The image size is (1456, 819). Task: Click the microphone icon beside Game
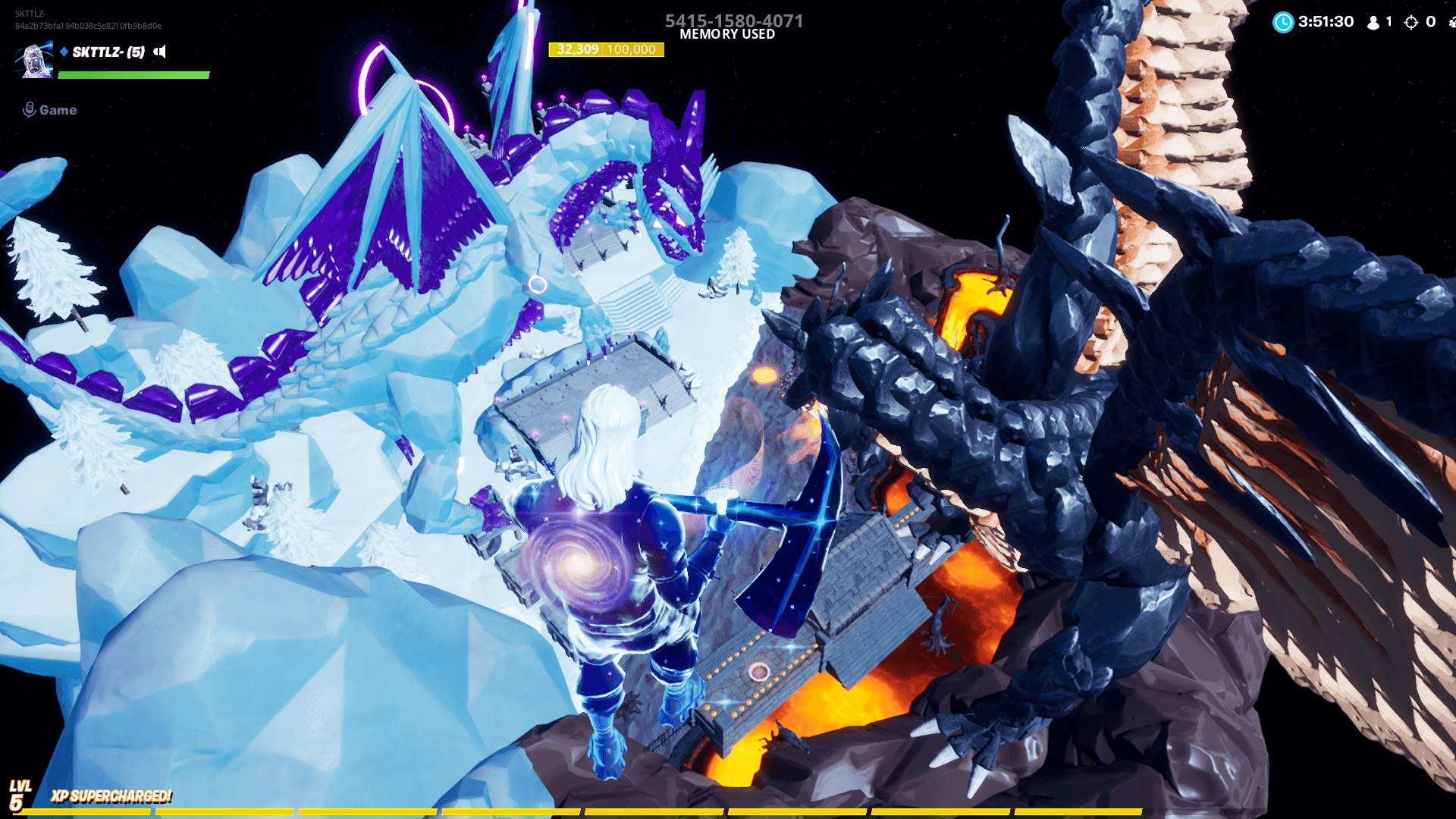[x=29, y=109]
